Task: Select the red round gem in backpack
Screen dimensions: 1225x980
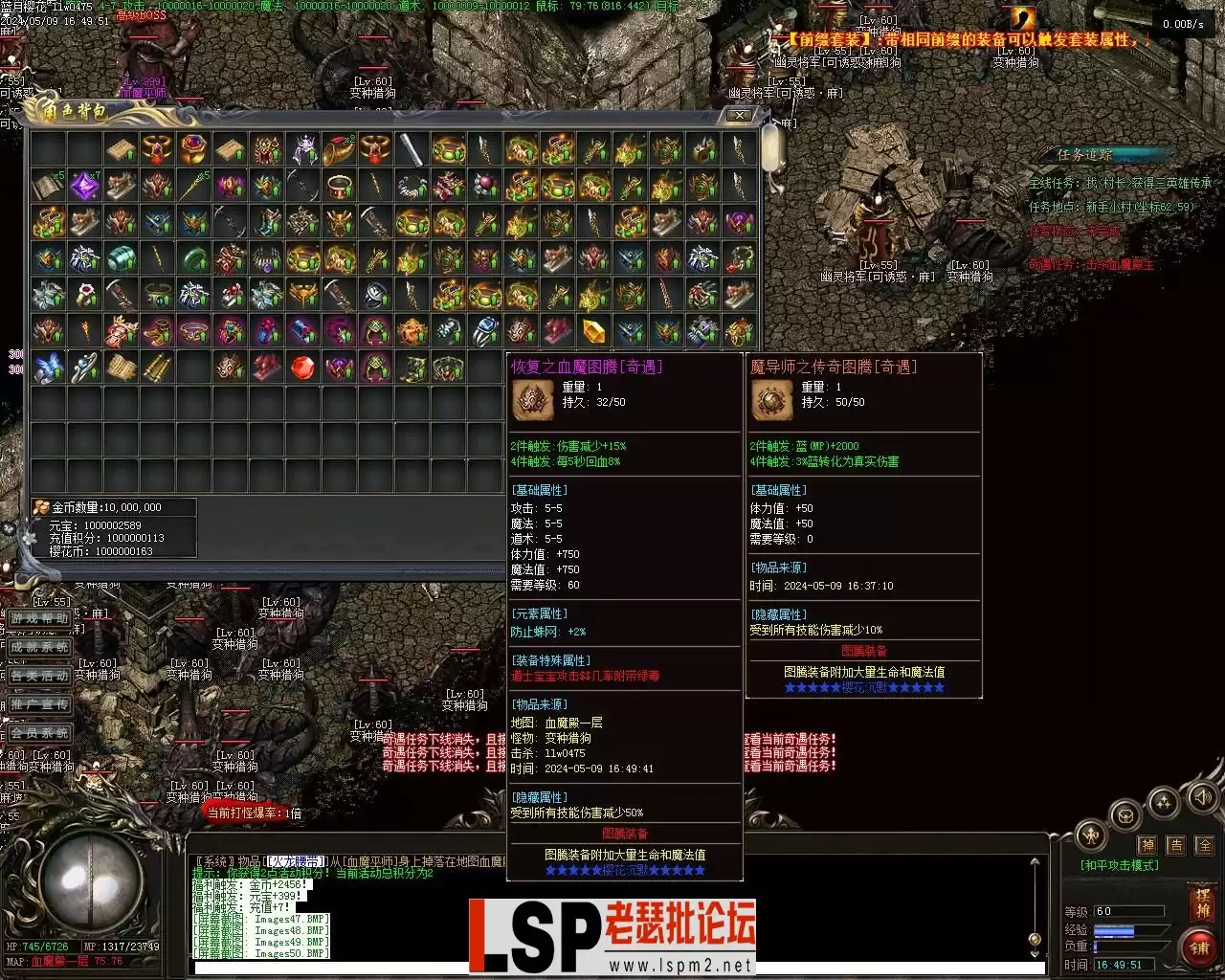Action: [303, 367]
